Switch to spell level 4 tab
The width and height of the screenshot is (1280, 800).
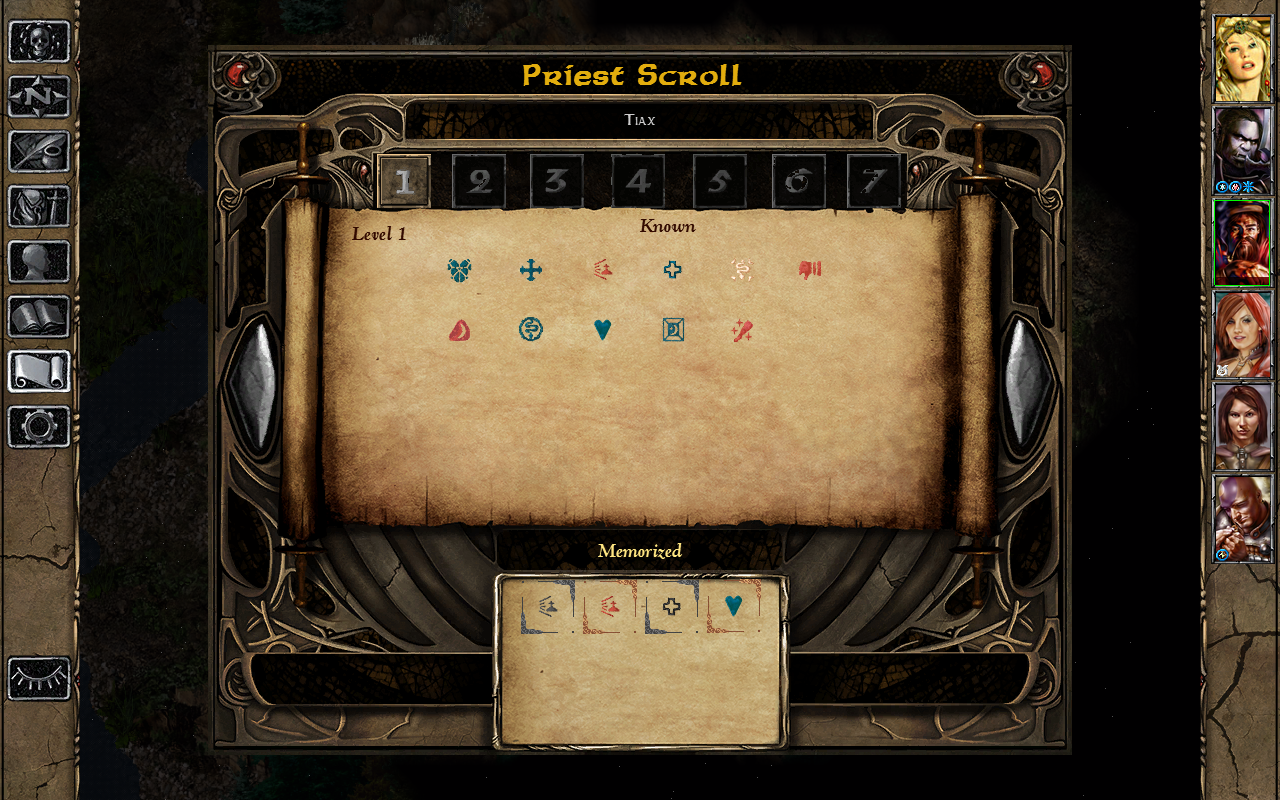tap(637, 182)
